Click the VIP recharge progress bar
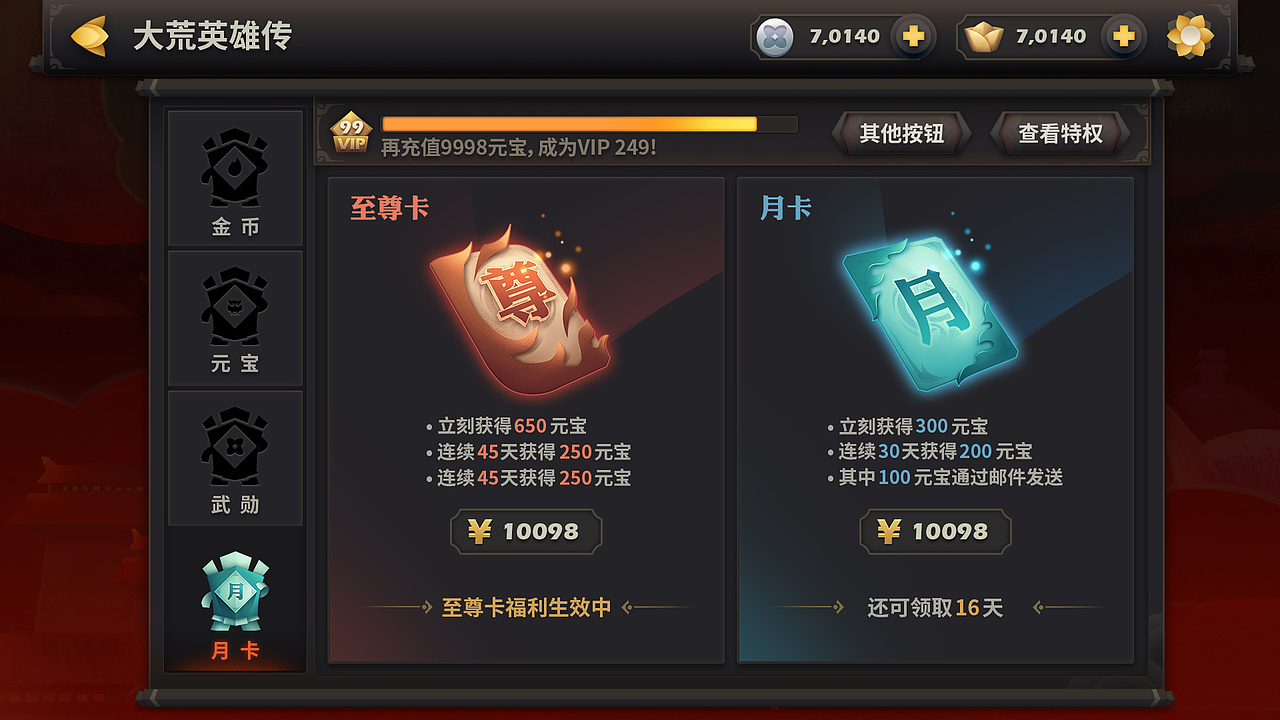1280x720 pixels. coord(585,124)
